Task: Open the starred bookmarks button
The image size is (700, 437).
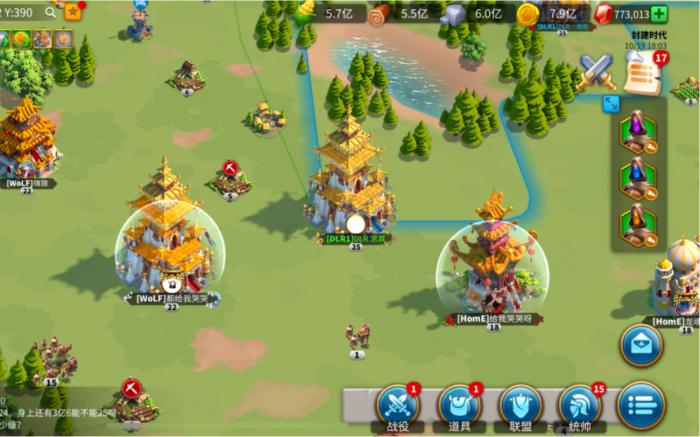Action: (x=73, y=12)
